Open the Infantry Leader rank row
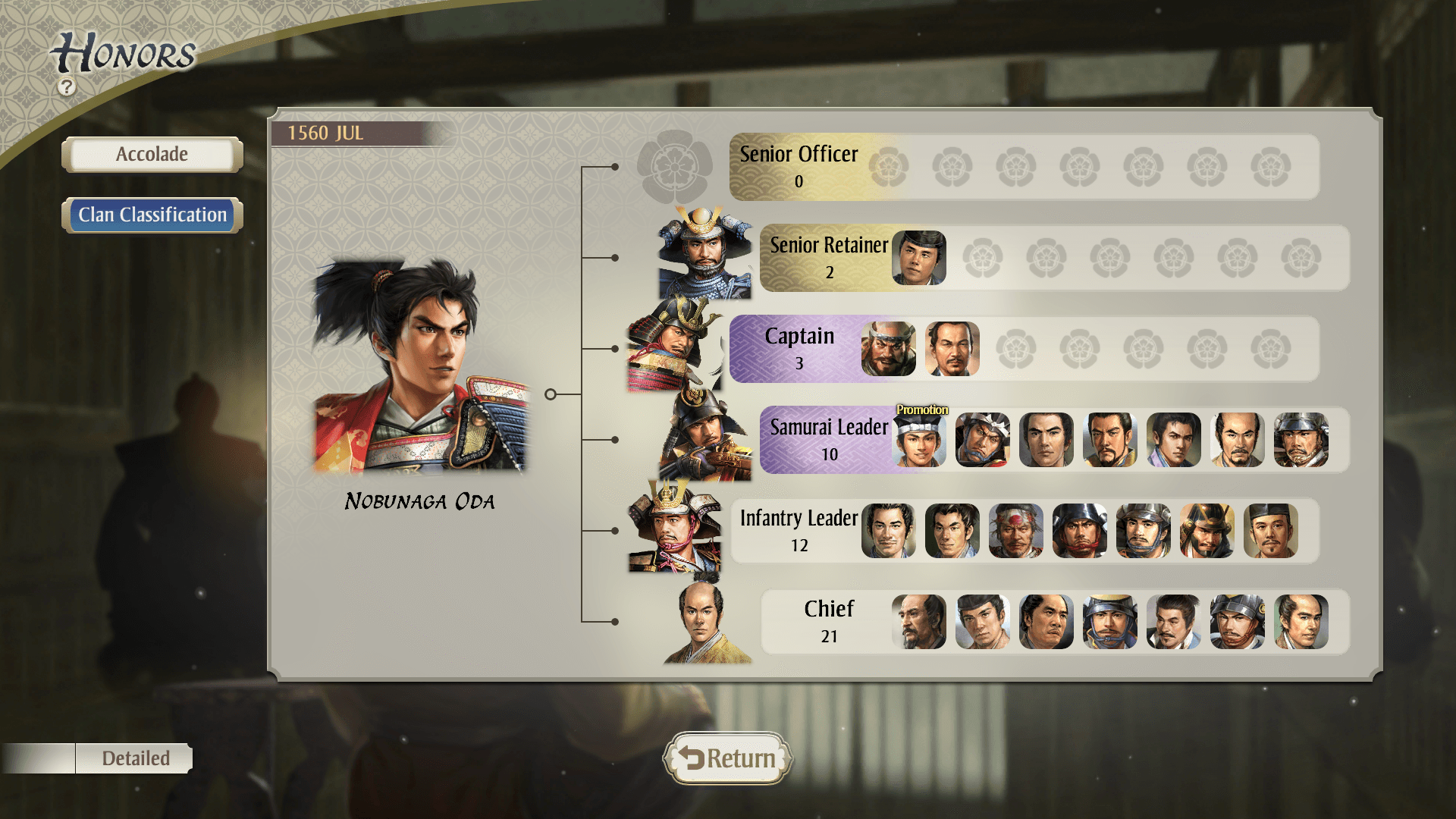Viewport: 1456px width, 819px height. (799, 530)
